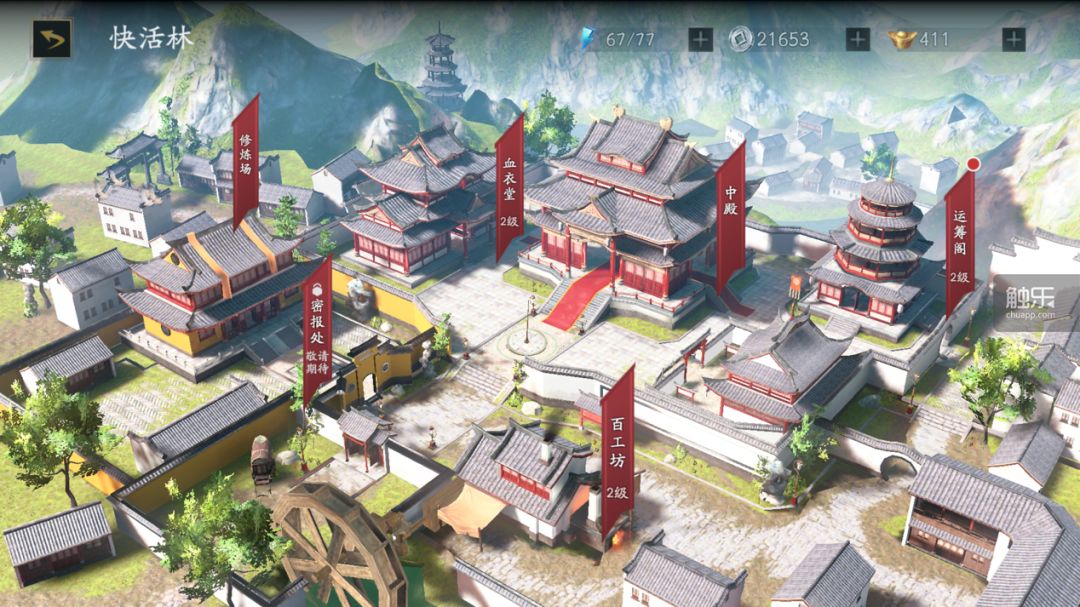
Task: Click the back arrow button
Action: click(51, 39)
